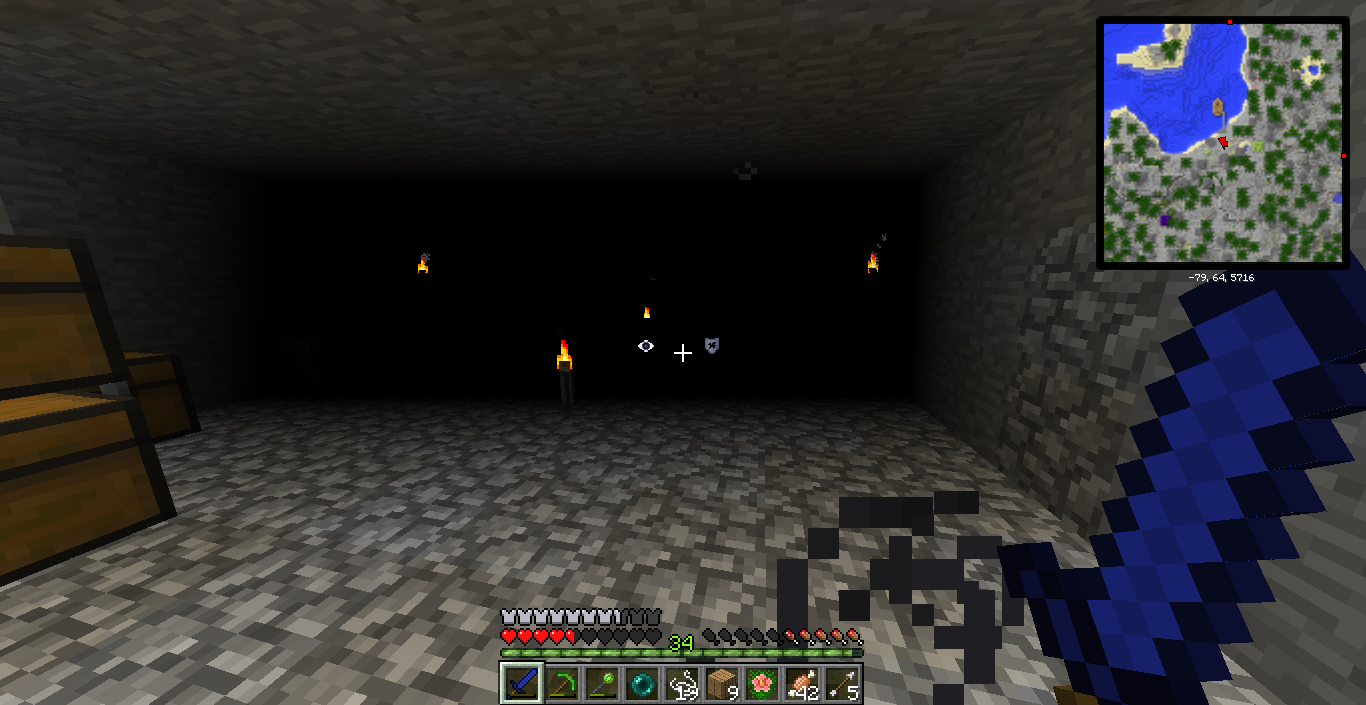Select the ender pearl slot
Screen dimensions: 1366x705
642,684
